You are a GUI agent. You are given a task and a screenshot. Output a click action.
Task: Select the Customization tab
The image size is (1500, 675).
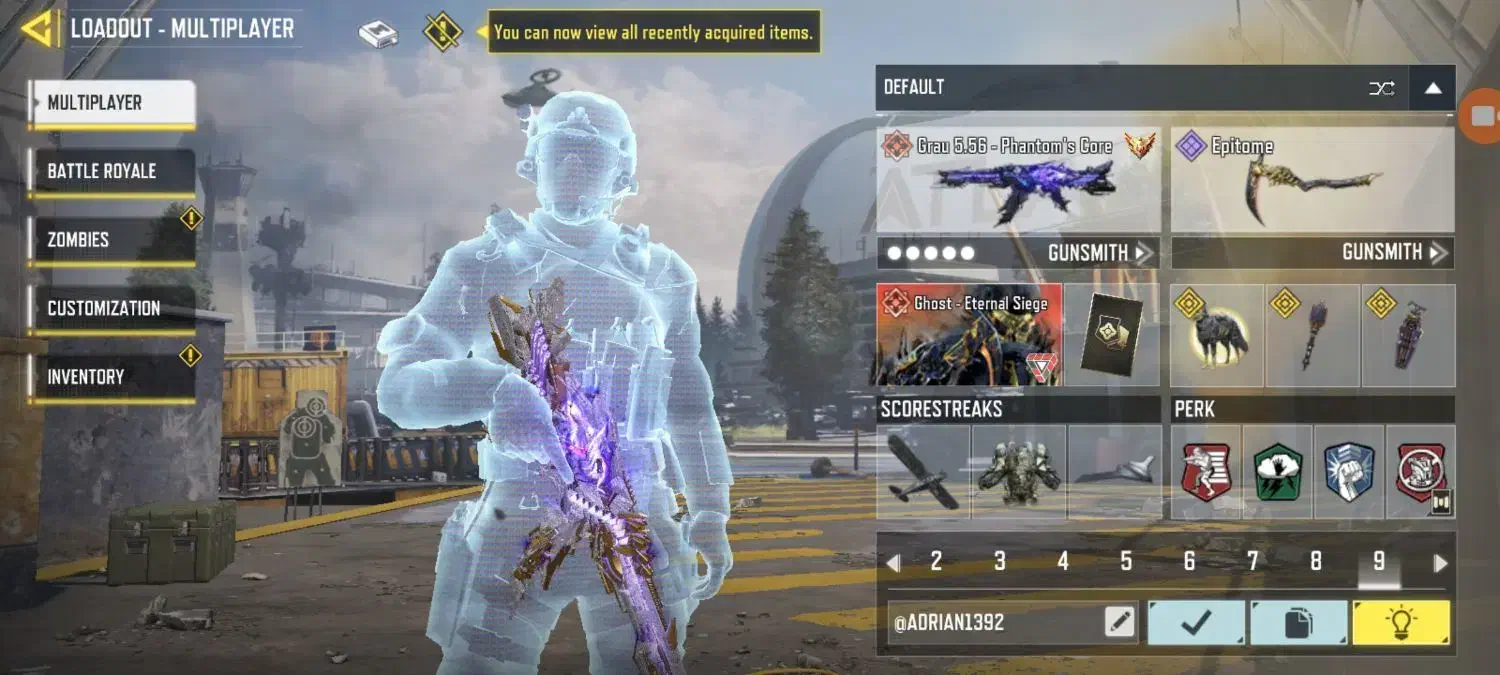(110, 308)
